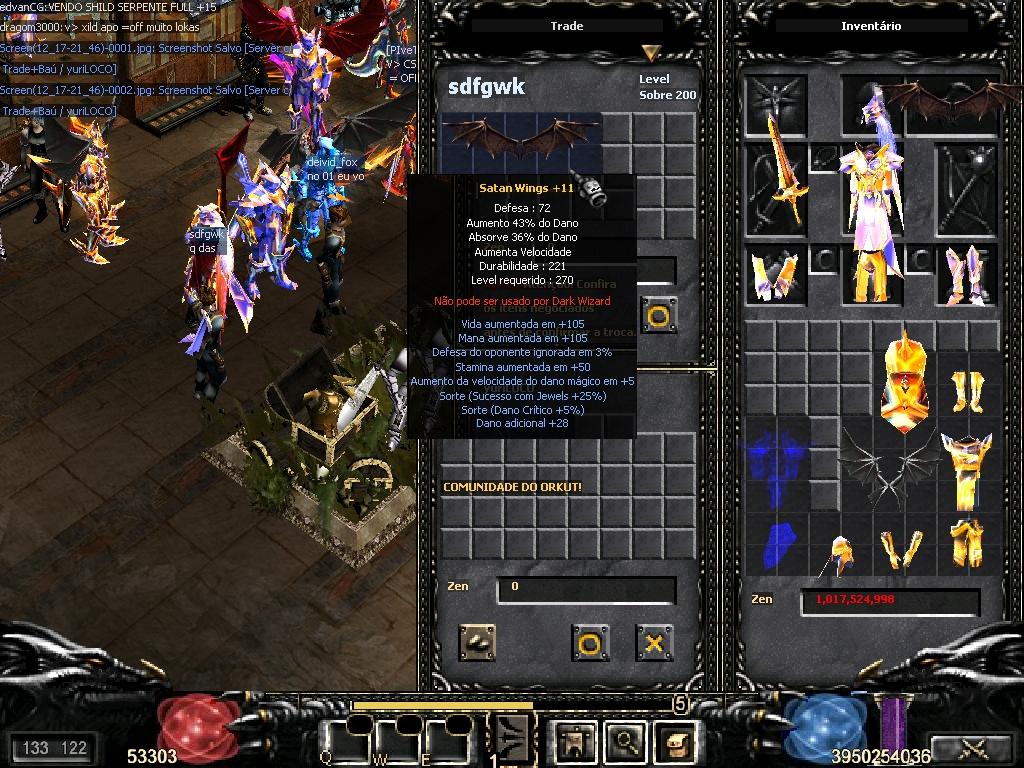Viewport: 1024px width, 768px height.
Task: Cancel the trade with the X button
Action: click(654, 642)
